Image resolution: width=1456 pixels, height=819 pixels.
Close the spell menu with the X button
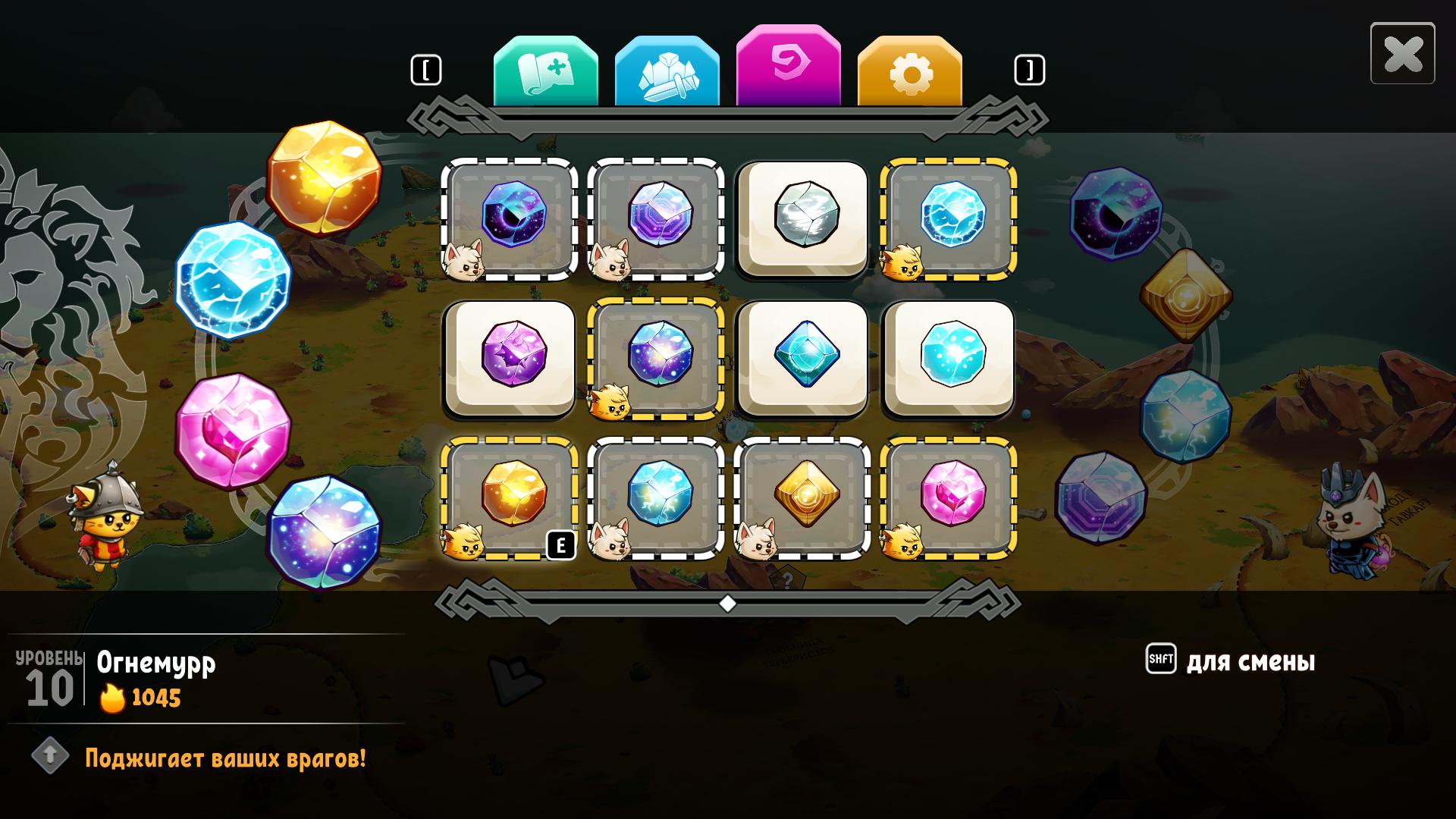click(1402, 54)
